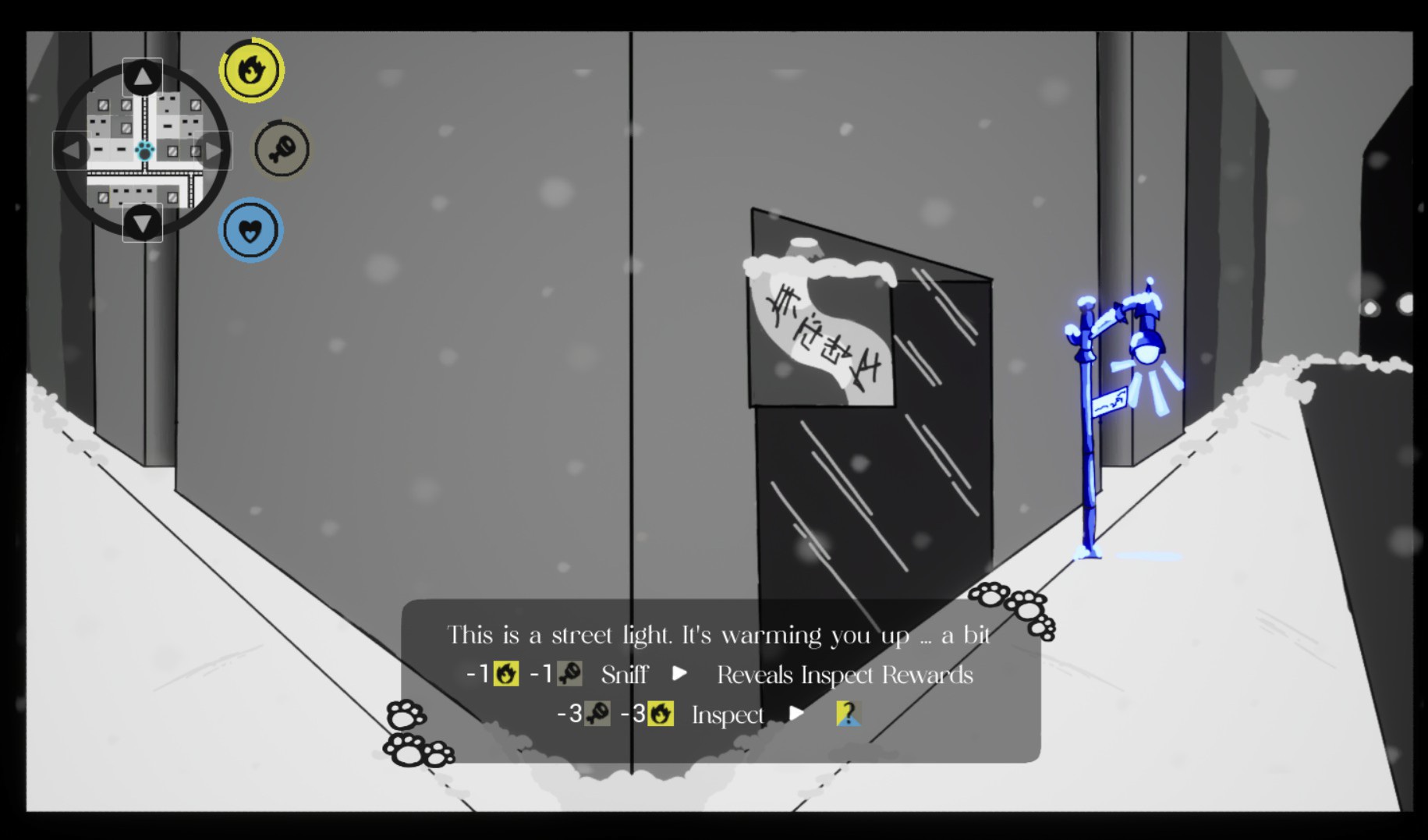The width and height of the screenshot is (1428, 840).
Task: Click the Reveals Inspect Rewards text
Action: click(845, 674)
